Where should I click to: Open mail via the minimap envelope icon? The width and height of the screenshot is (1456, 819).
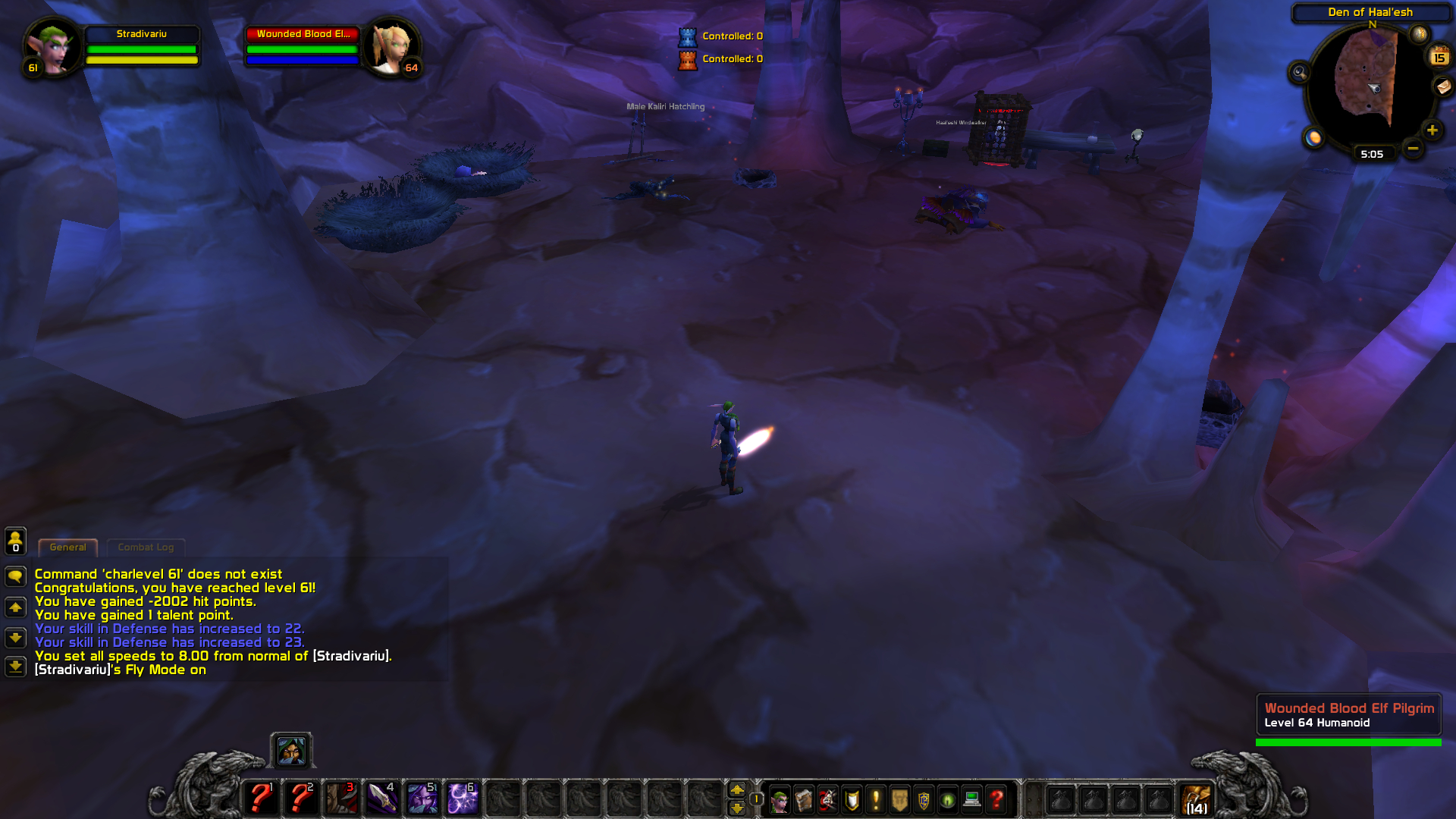point(1442,87)
